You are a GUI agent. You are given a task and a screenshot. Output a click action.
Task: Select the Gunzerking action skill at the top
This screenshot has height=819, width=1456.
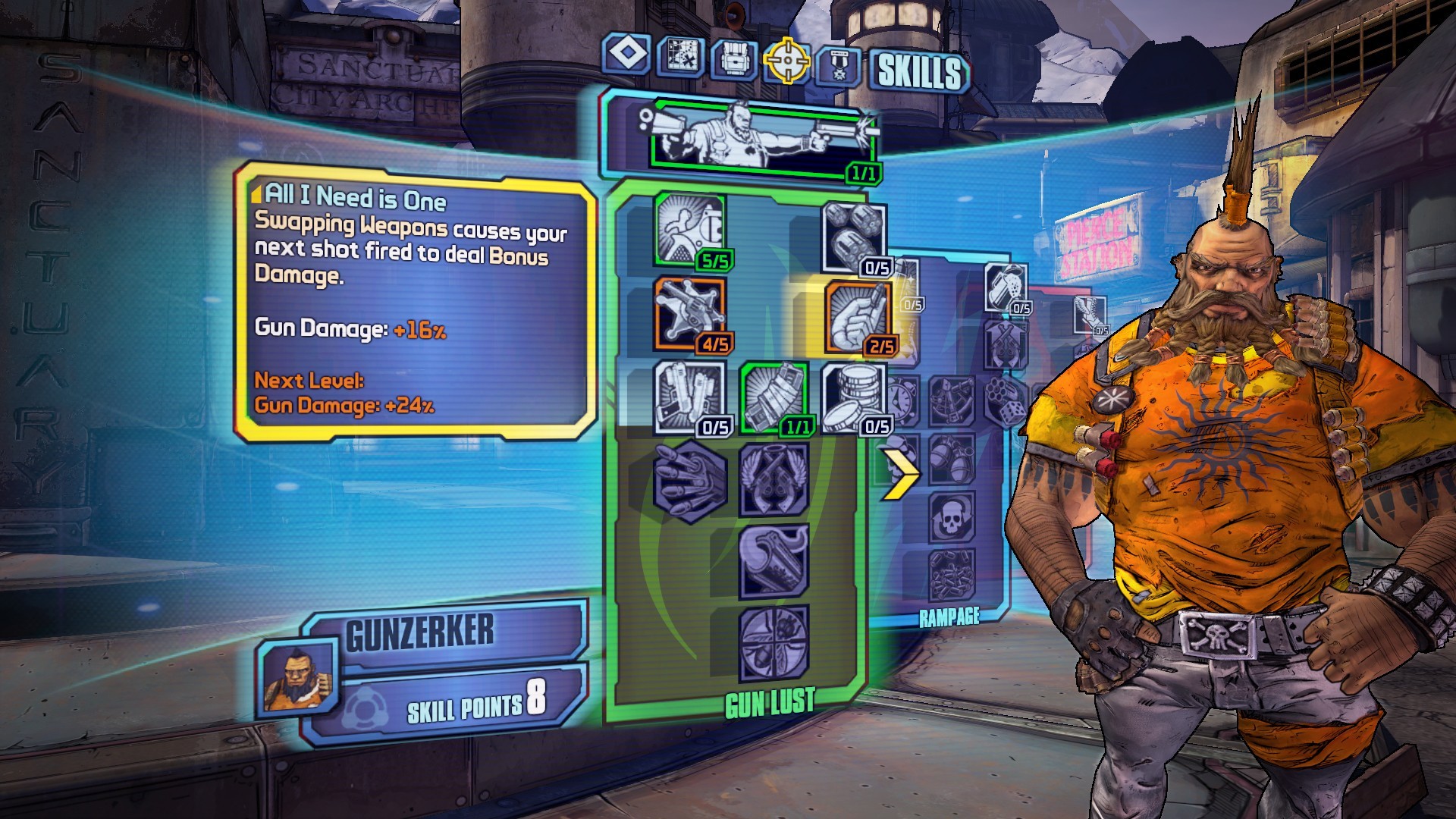click(x=763, y=141)
